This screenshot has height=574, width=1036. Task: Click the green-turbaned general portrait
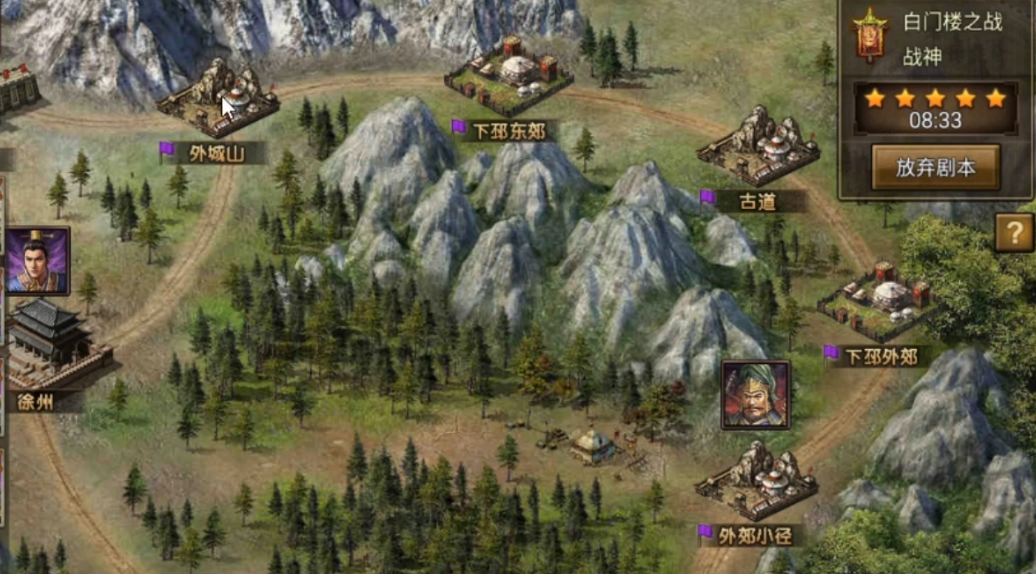click(756, 395)
